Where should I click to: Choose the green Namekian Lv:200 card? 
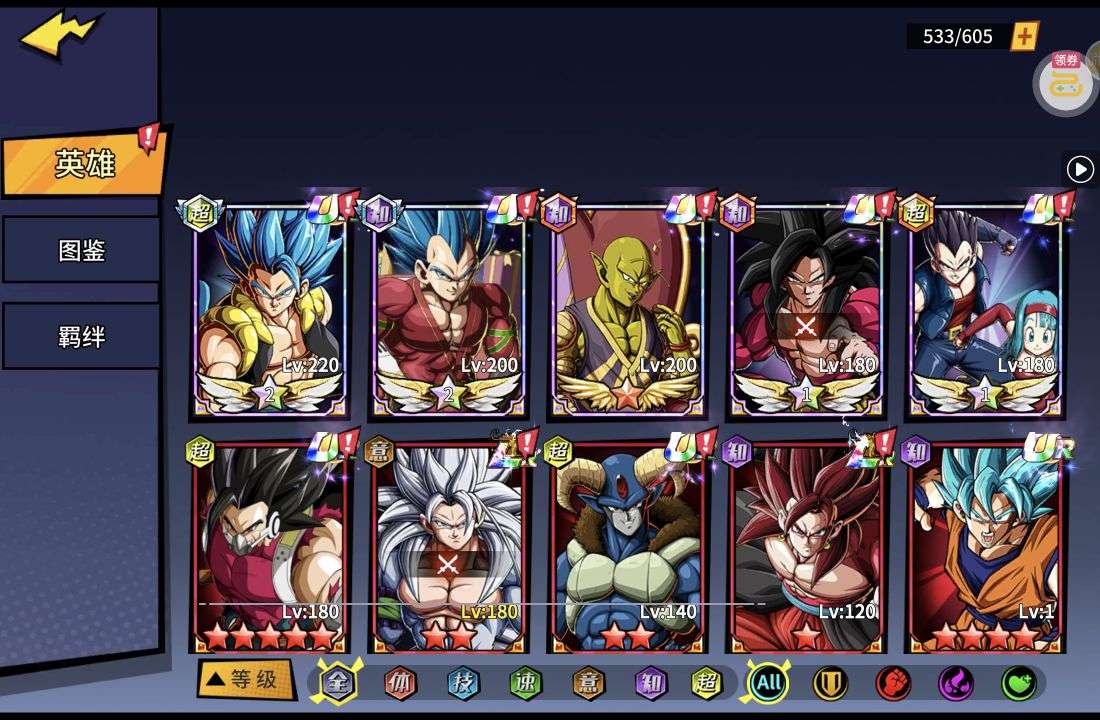pyautogui.click(x=627, y=310)
